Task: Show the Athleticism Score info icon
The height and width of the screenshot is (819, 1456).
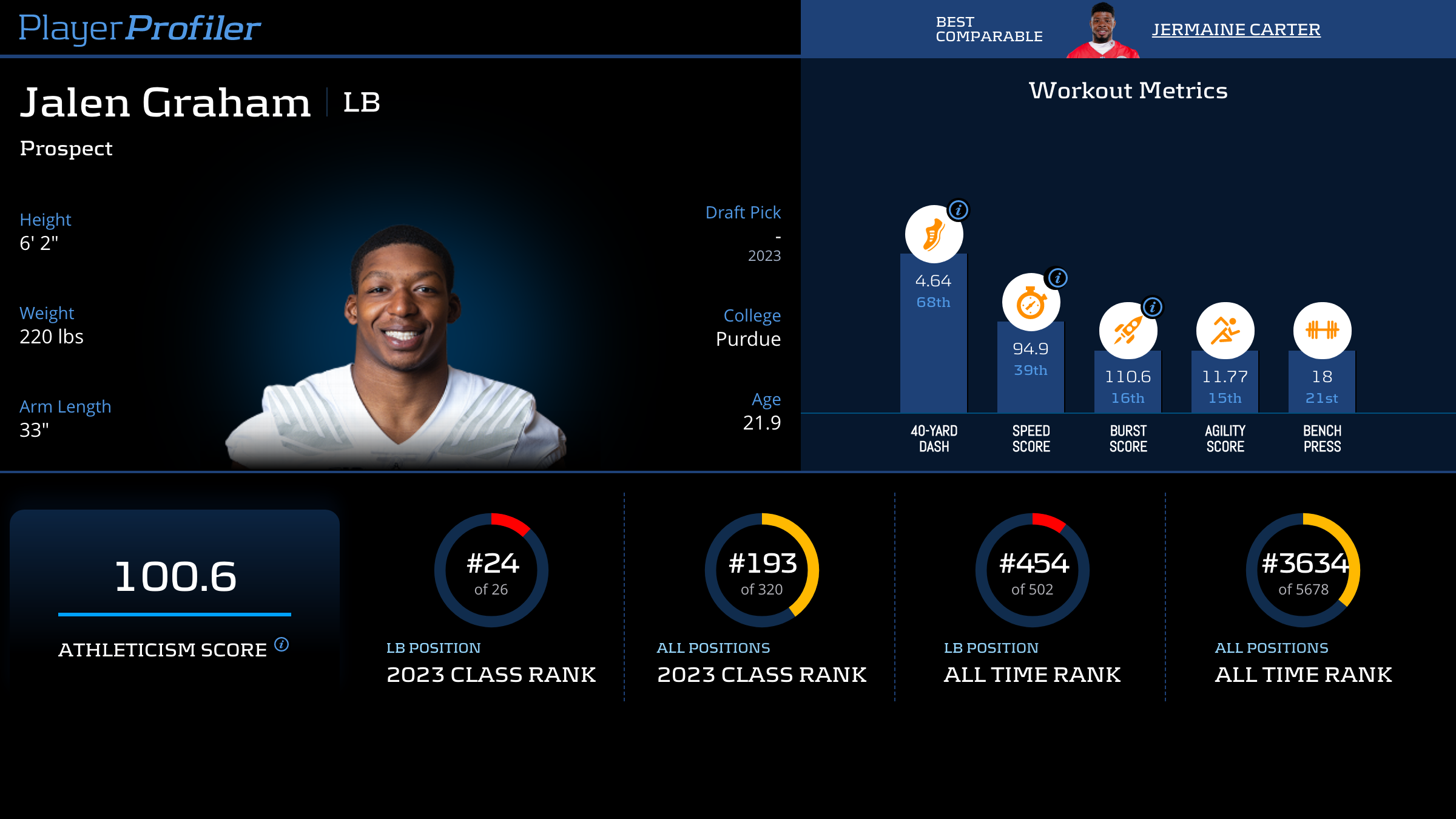Action: [281, 644]
